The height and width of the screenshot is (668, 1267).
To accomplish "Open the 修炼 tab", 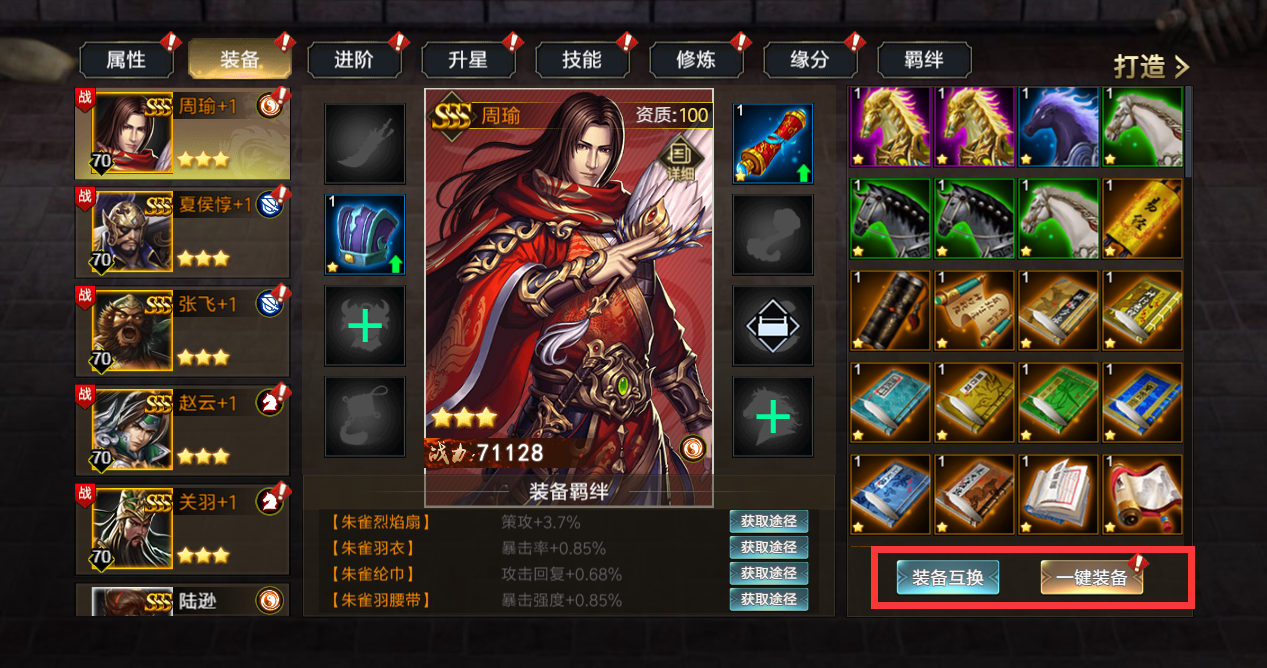I will (x=696, y=60).
